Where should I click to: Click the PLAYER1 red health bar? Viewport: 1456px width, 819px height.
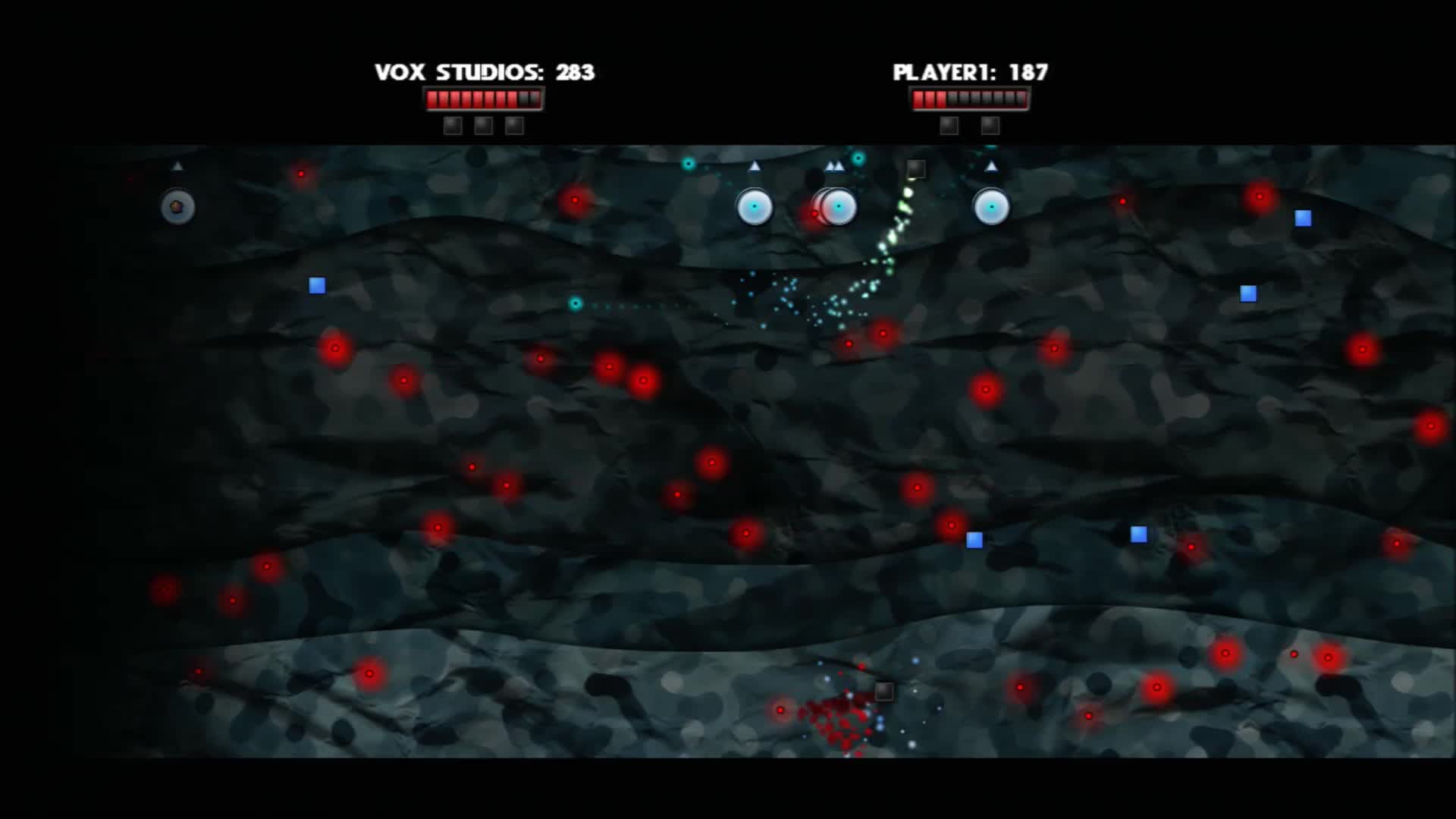(971, 97)
